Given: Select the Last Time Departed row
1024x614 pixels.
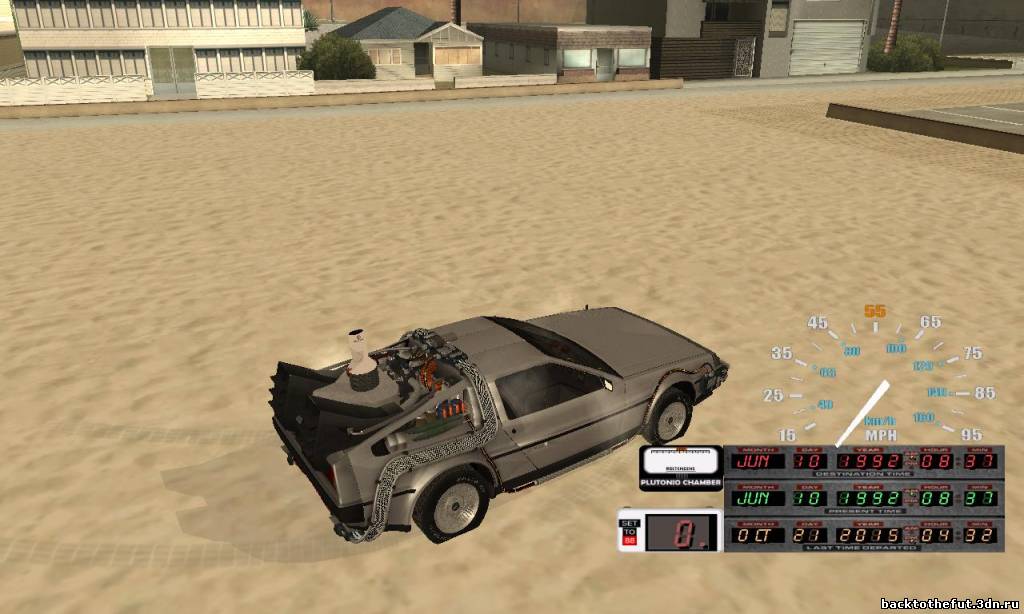Looking at the screenshot, I should click(x=864, y=534).
